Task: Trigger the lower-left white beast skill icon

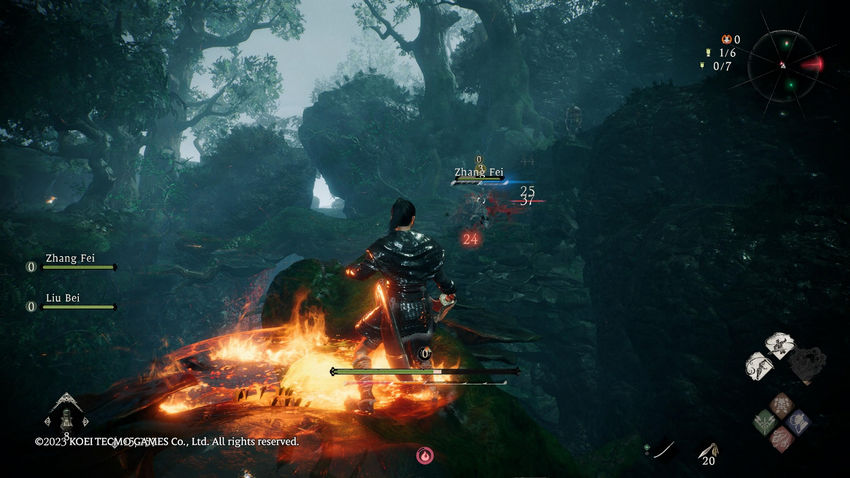Action: [x=760, y=366]
